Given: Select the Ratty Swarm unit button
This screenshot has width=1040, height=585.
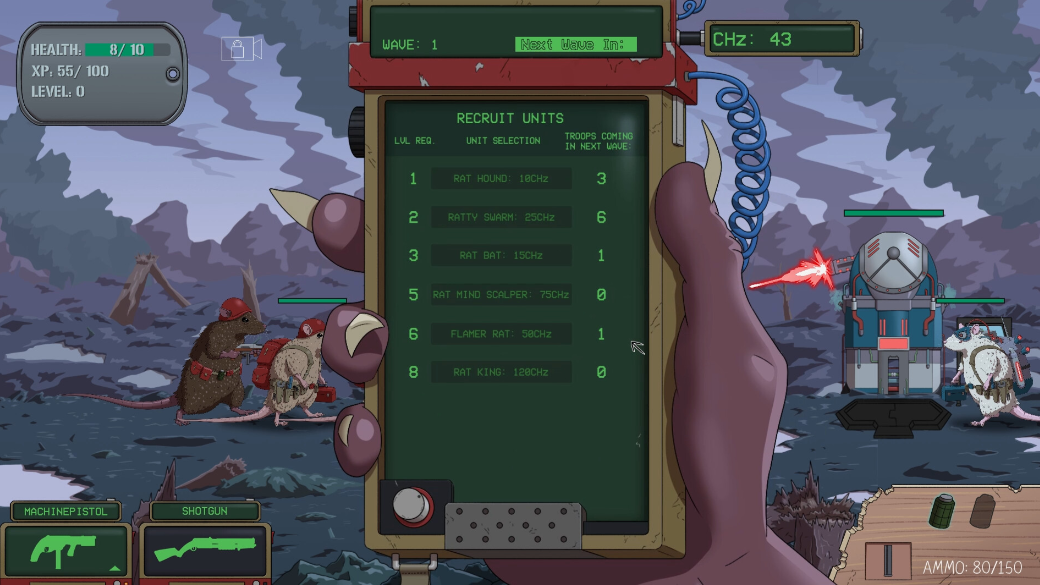Looking at the screenshot, I should [501, 217].
